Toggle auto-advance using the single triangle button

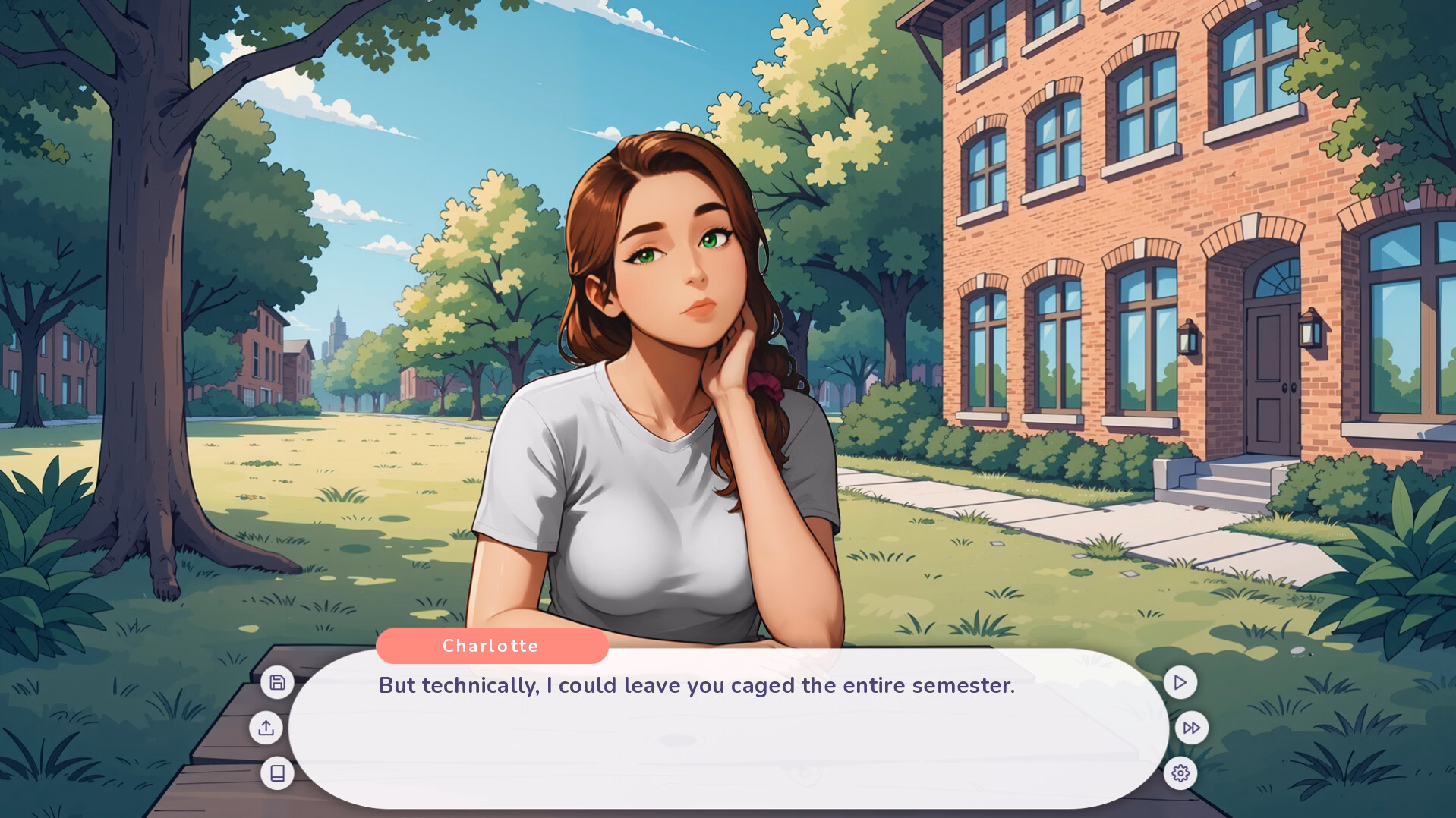pos(1179,682)
